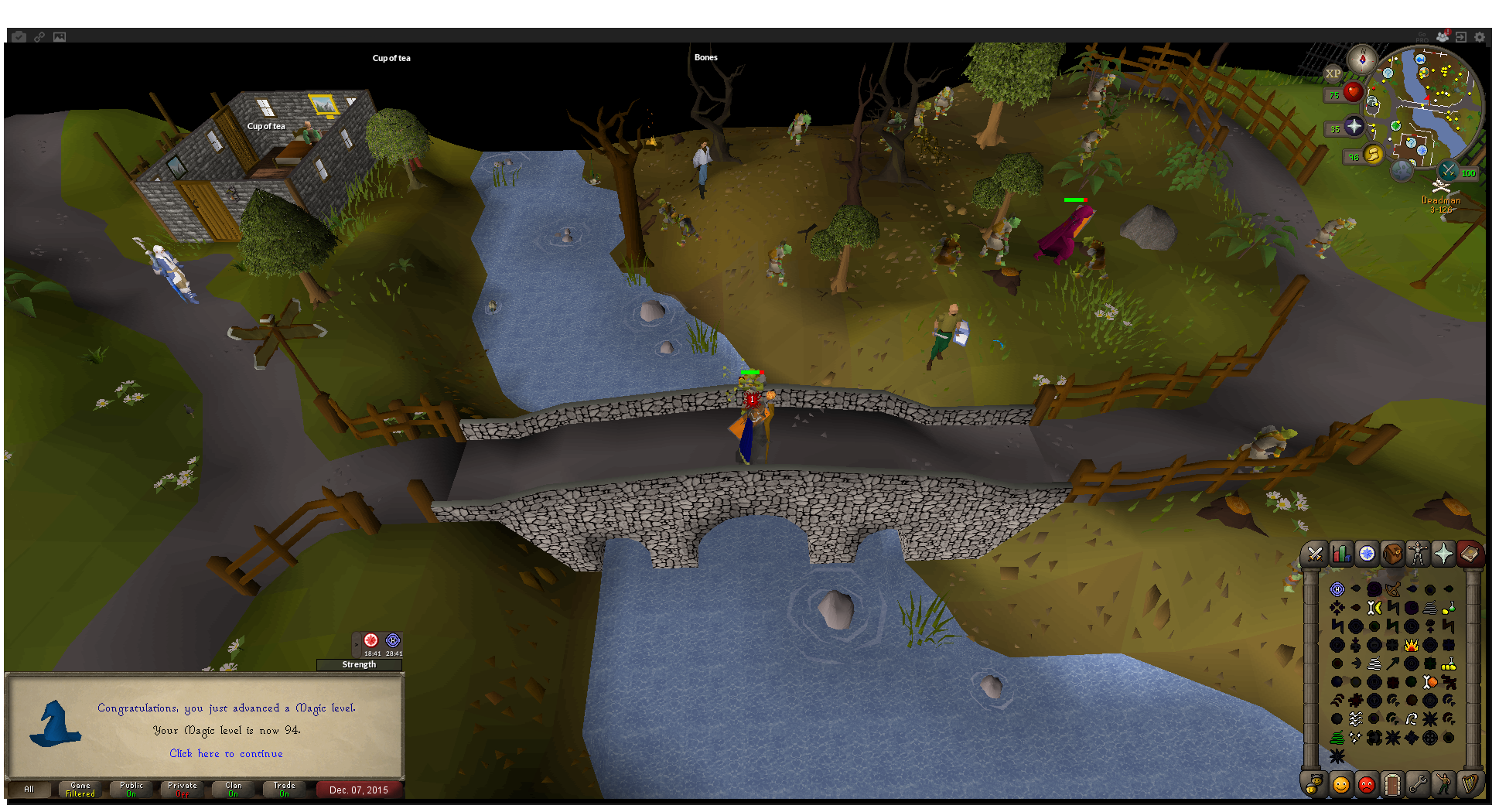The width and height of the screenshot is (1499, 812).
Task: Click the compass to face north
Action: click(x=1361, y=59)
